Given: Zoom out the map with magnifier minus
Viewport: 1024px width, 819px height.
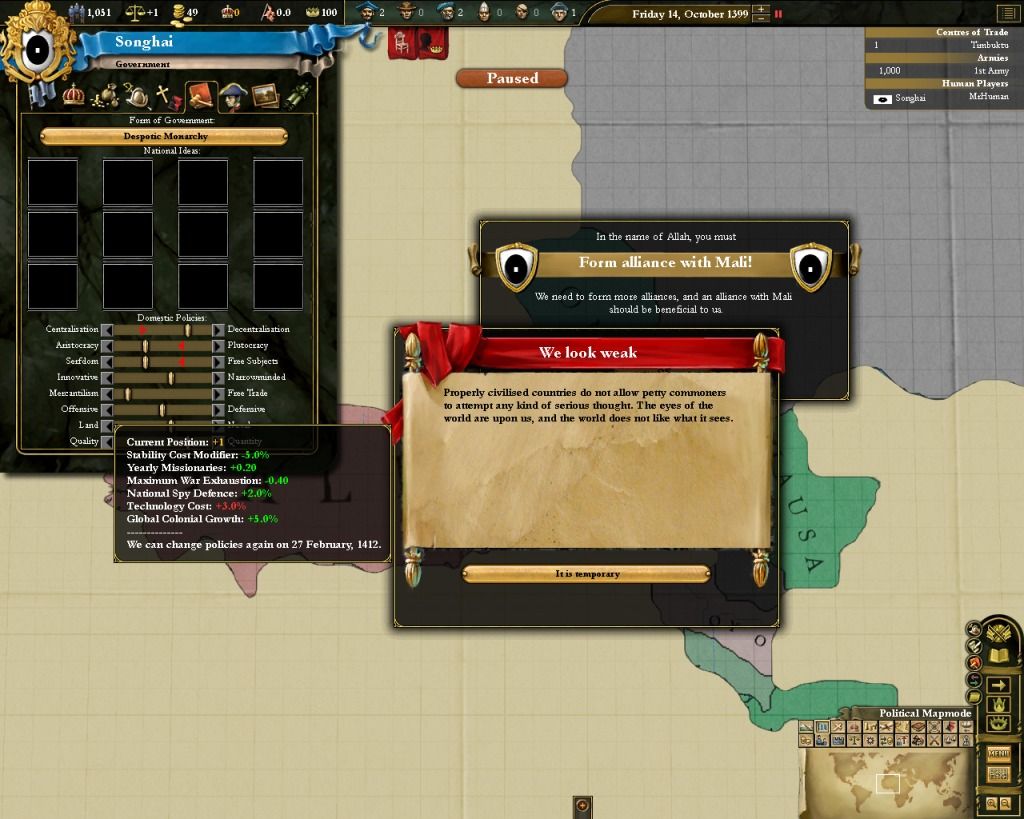Looking at the screenshot, I should (x=1004, y=803).
